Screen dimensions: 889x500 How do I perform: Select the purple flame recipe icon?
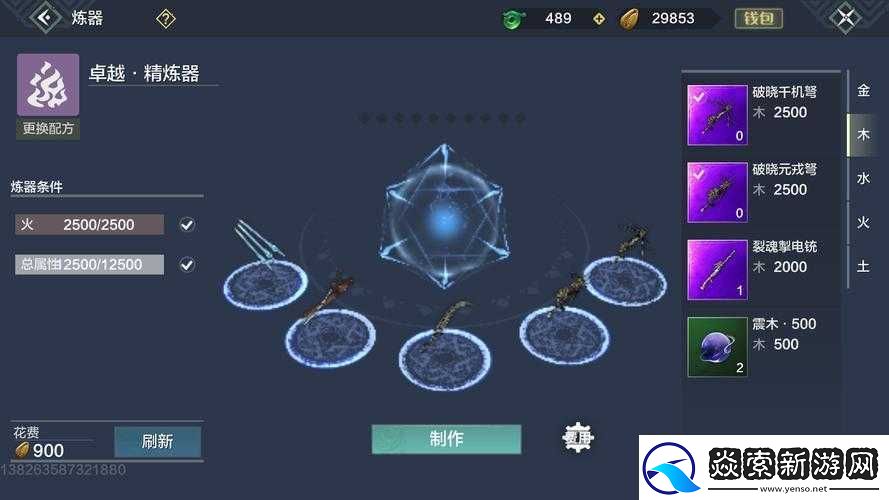click(x=47, y=86)
